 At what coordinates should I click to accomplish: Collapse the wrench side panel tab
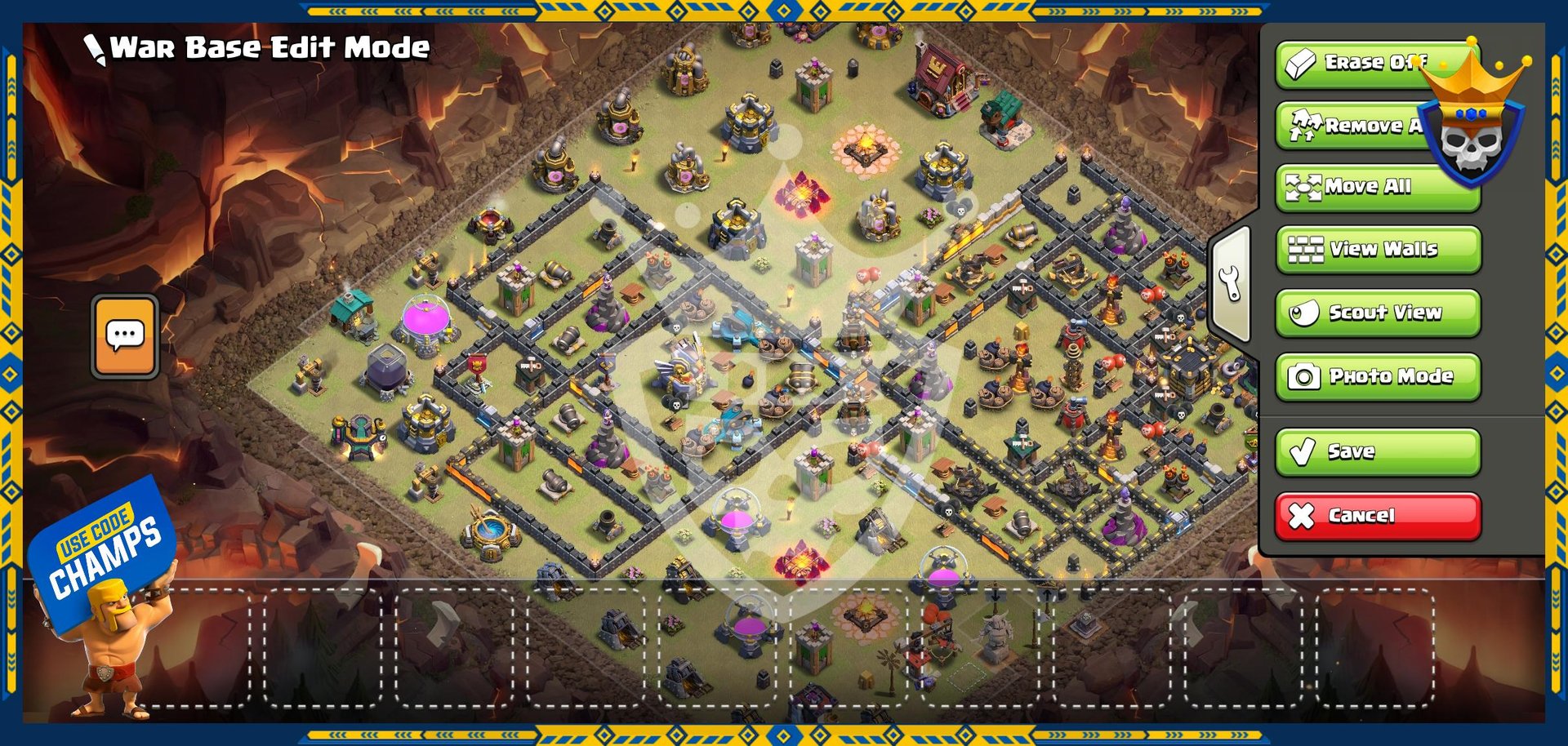point(1231,284)
